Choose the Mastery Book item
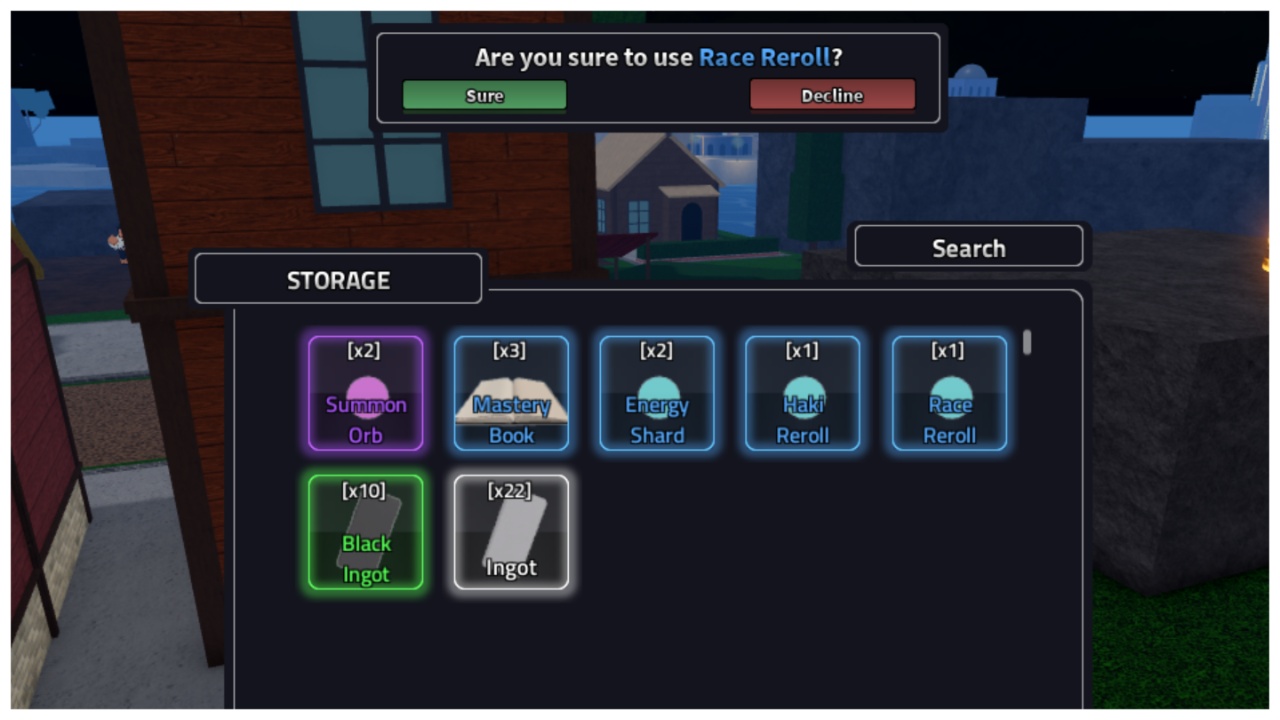Image resolution: width=1280 pixels, height=720 pixels. coord(511,393)
